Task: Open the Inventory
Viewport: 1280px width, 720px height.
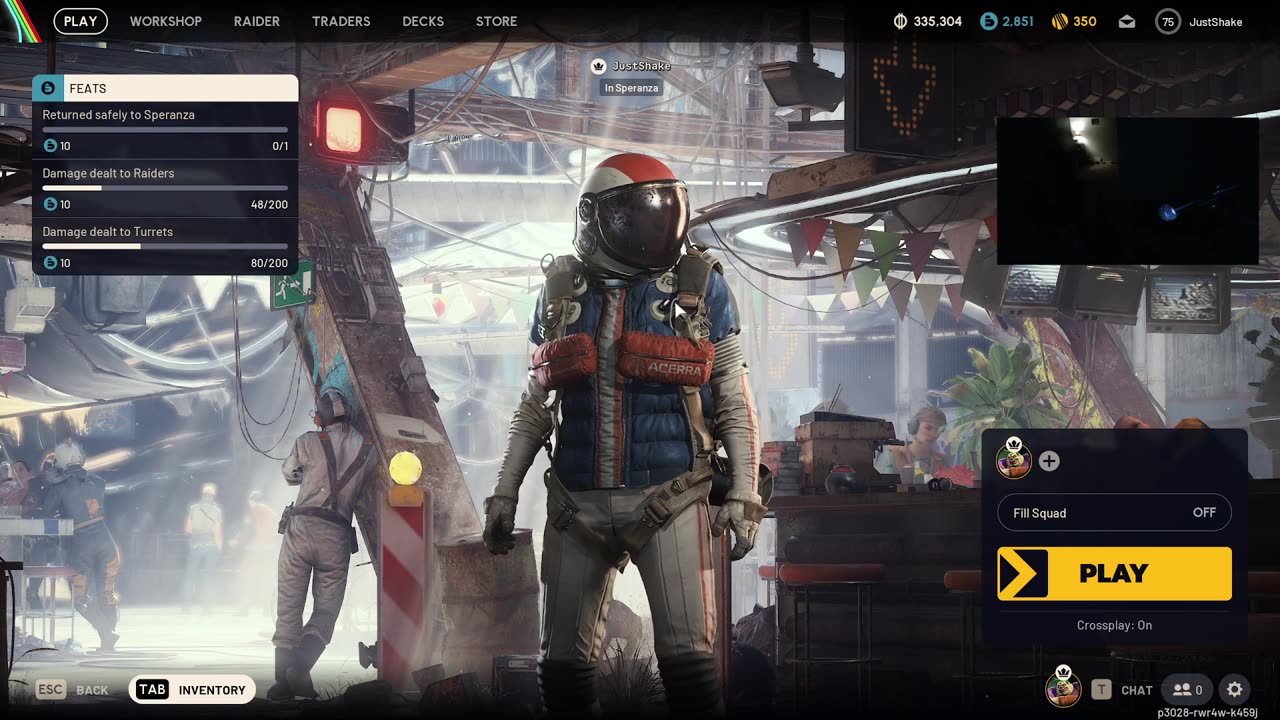Action: point(192,689)
